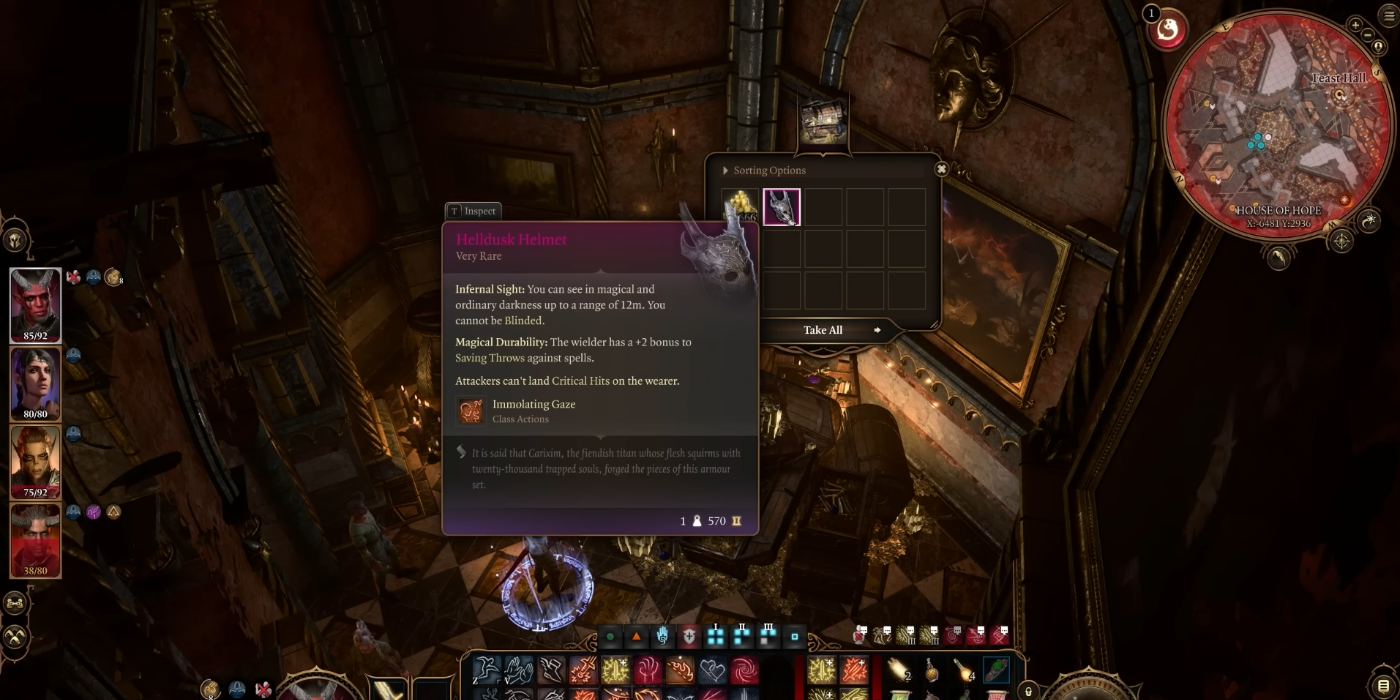Choose the orange-haired companion portrait with 75/92 HP
This screenshot has height=700, width=1400.
coord(35,462)
